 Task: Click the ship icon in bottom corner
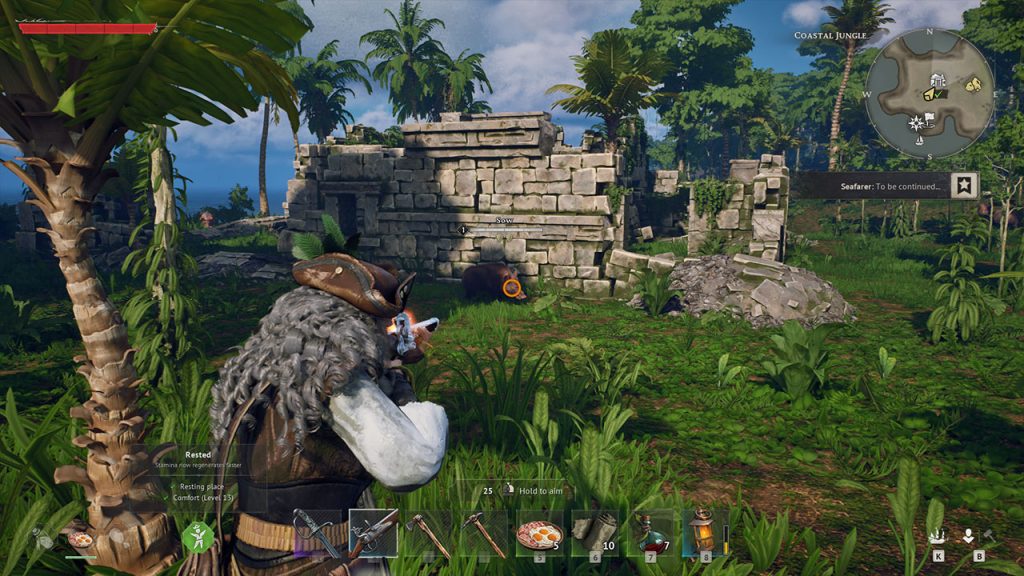pos(937,535)
